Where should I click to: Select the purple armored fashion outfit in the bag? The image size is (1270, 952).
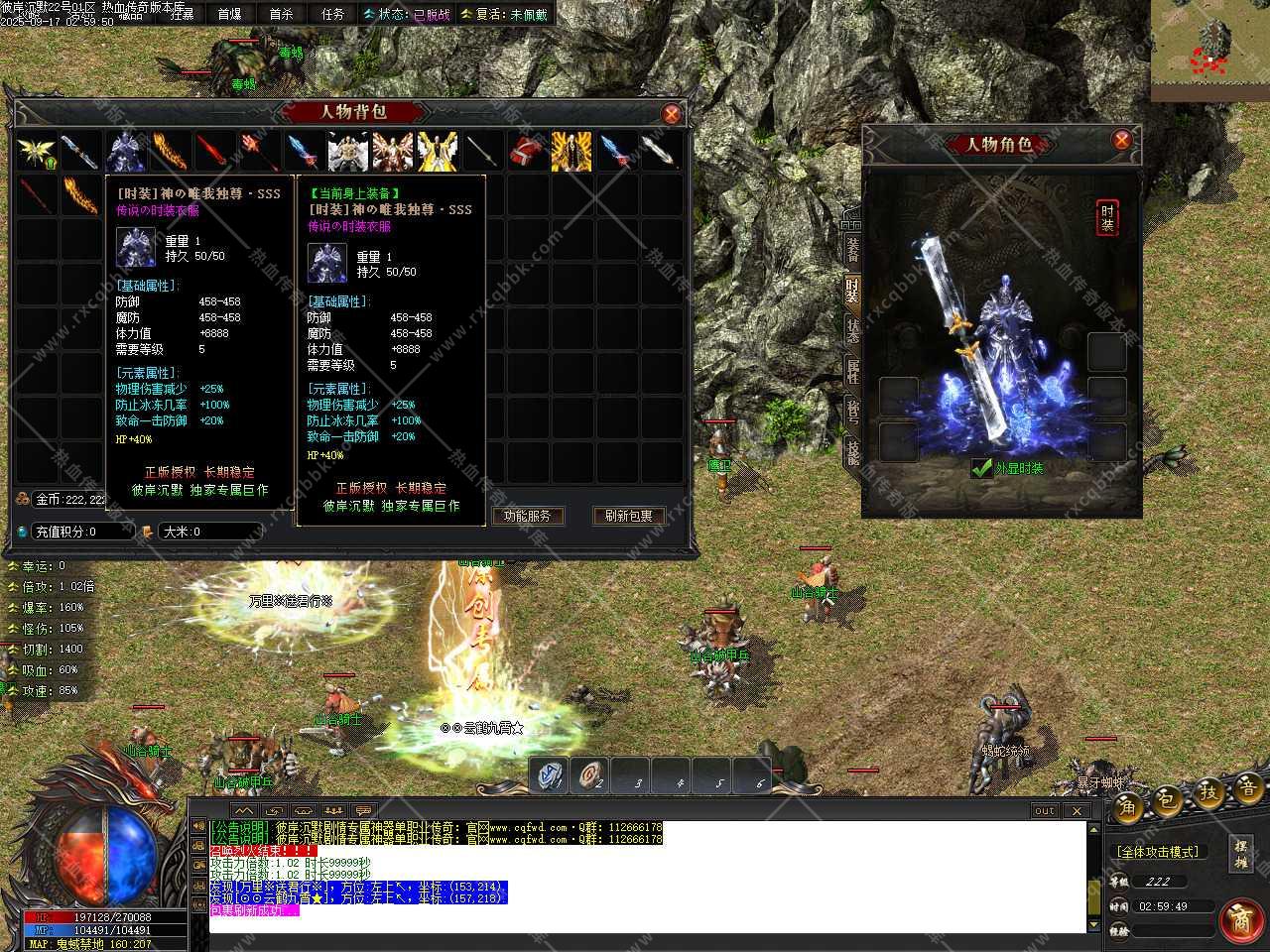[126, 152]
